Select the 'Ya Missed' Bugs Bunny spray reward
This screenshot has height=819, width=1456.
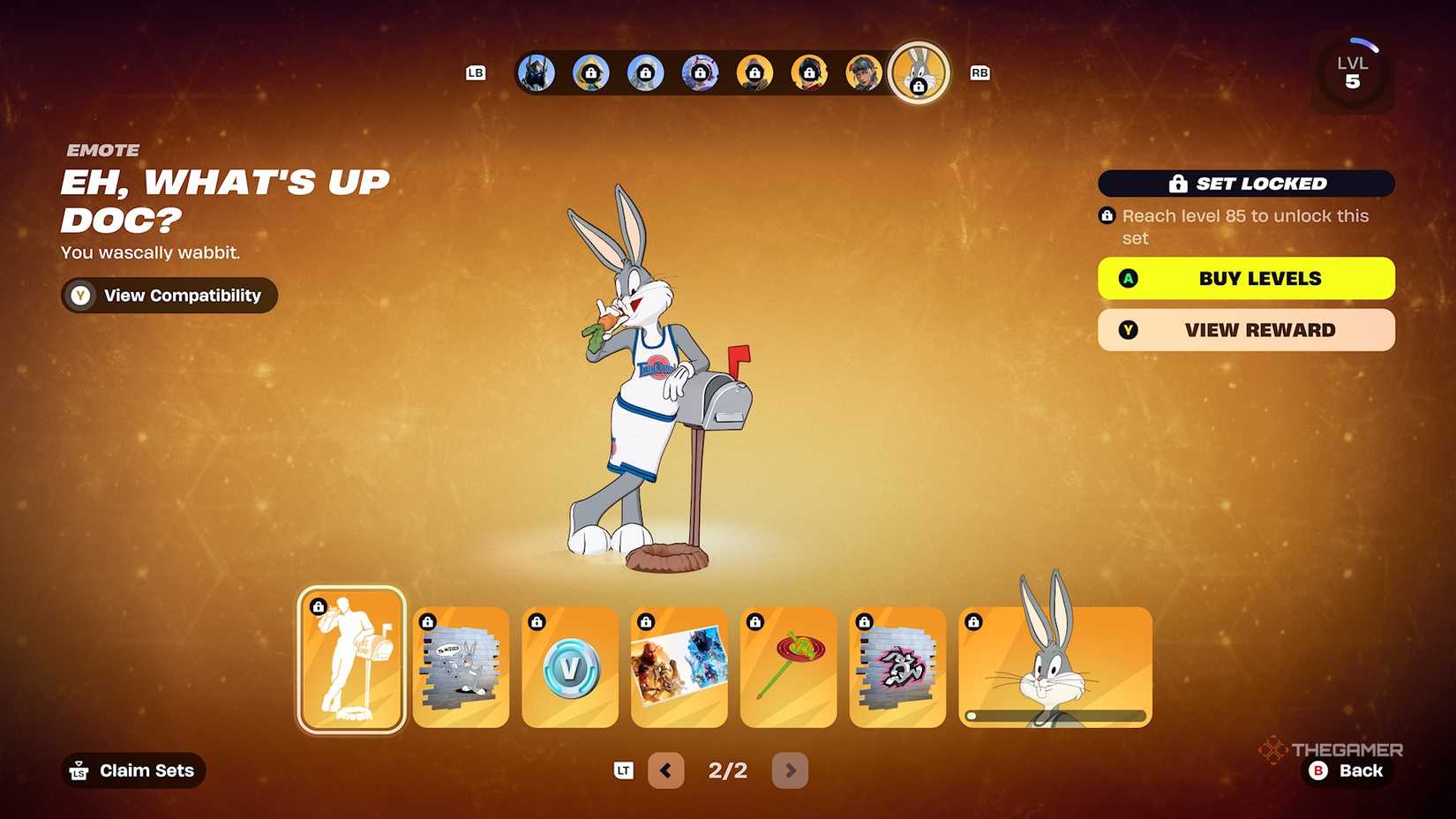(460, 668)
